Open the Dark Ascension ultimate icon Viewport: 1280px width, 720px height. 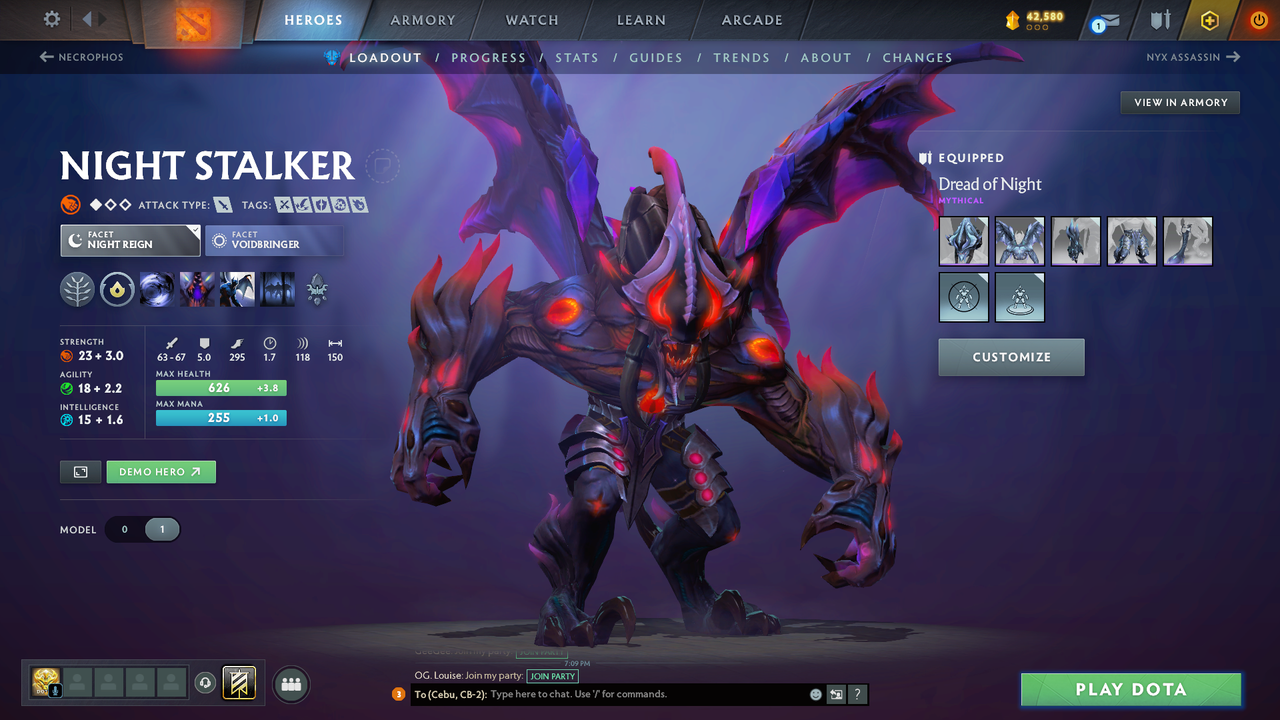277,290
